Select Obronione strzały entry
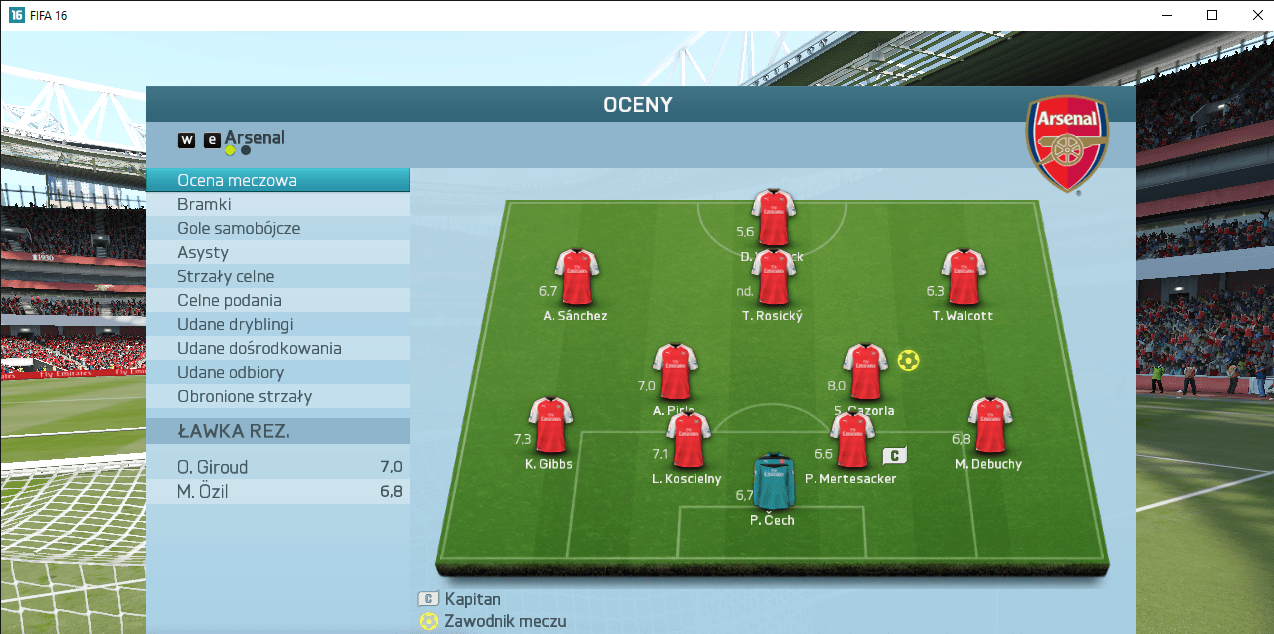The width and height of the screenshot is (1274, 634). [277, 396]
